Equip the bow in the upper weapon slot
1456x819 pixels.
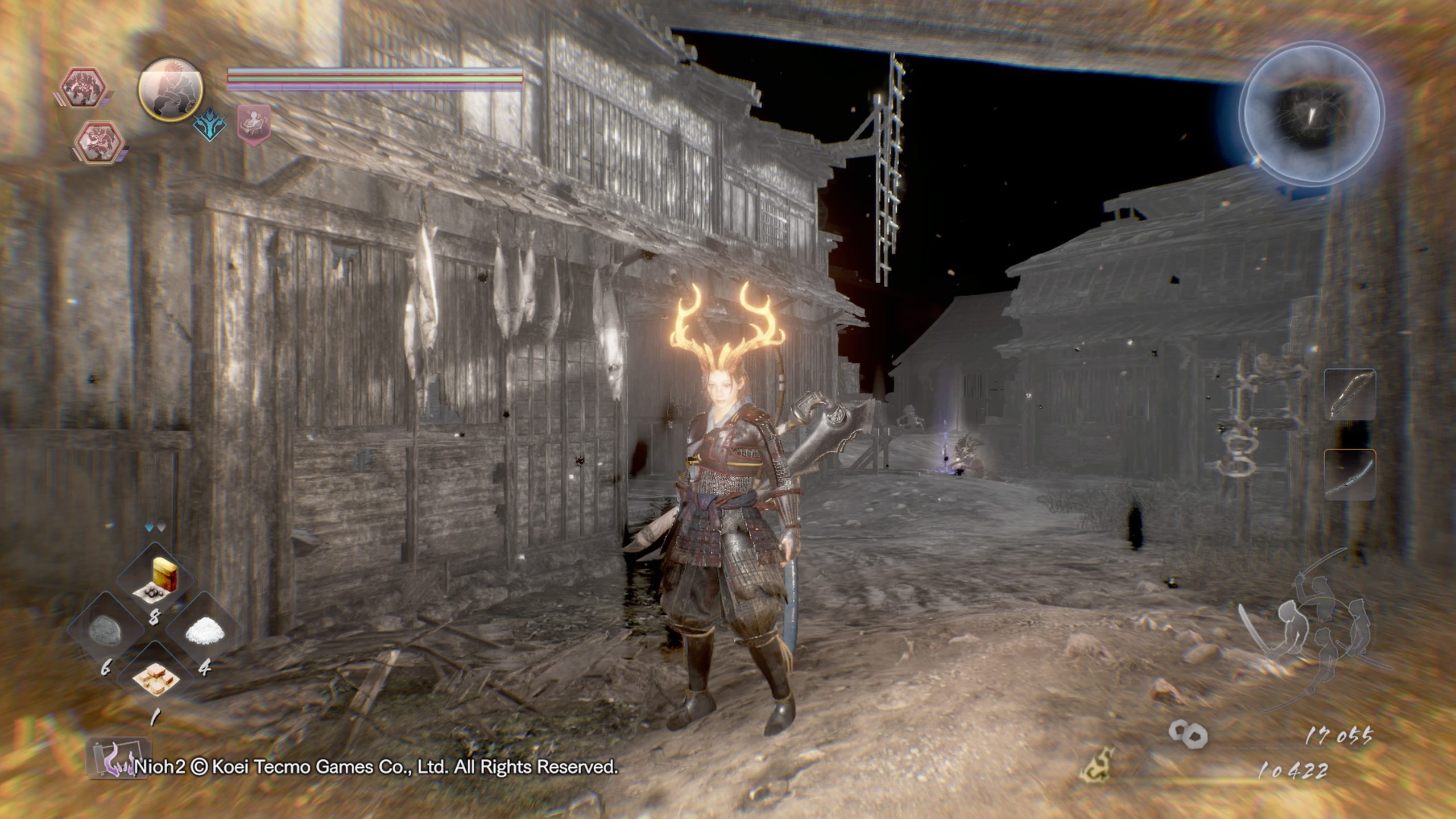pos(1350,394)
